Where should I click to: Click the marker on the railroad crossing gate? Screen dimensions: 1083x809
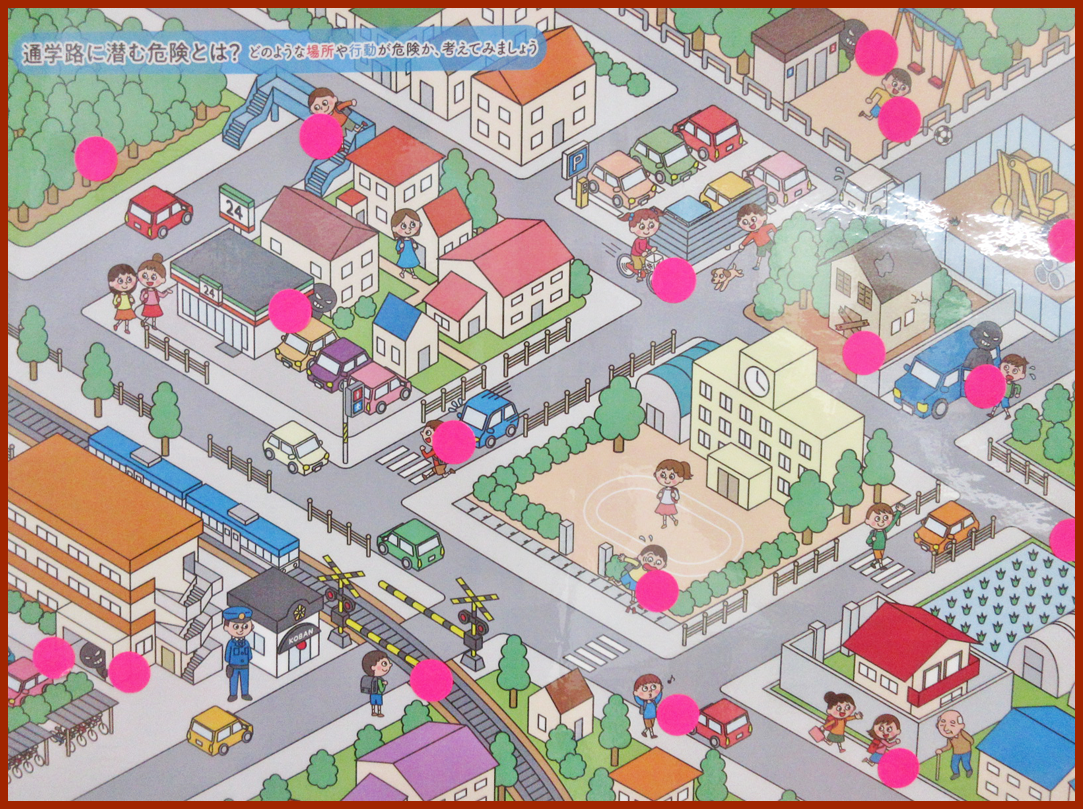pyautogui.click(x=431, y=680)
